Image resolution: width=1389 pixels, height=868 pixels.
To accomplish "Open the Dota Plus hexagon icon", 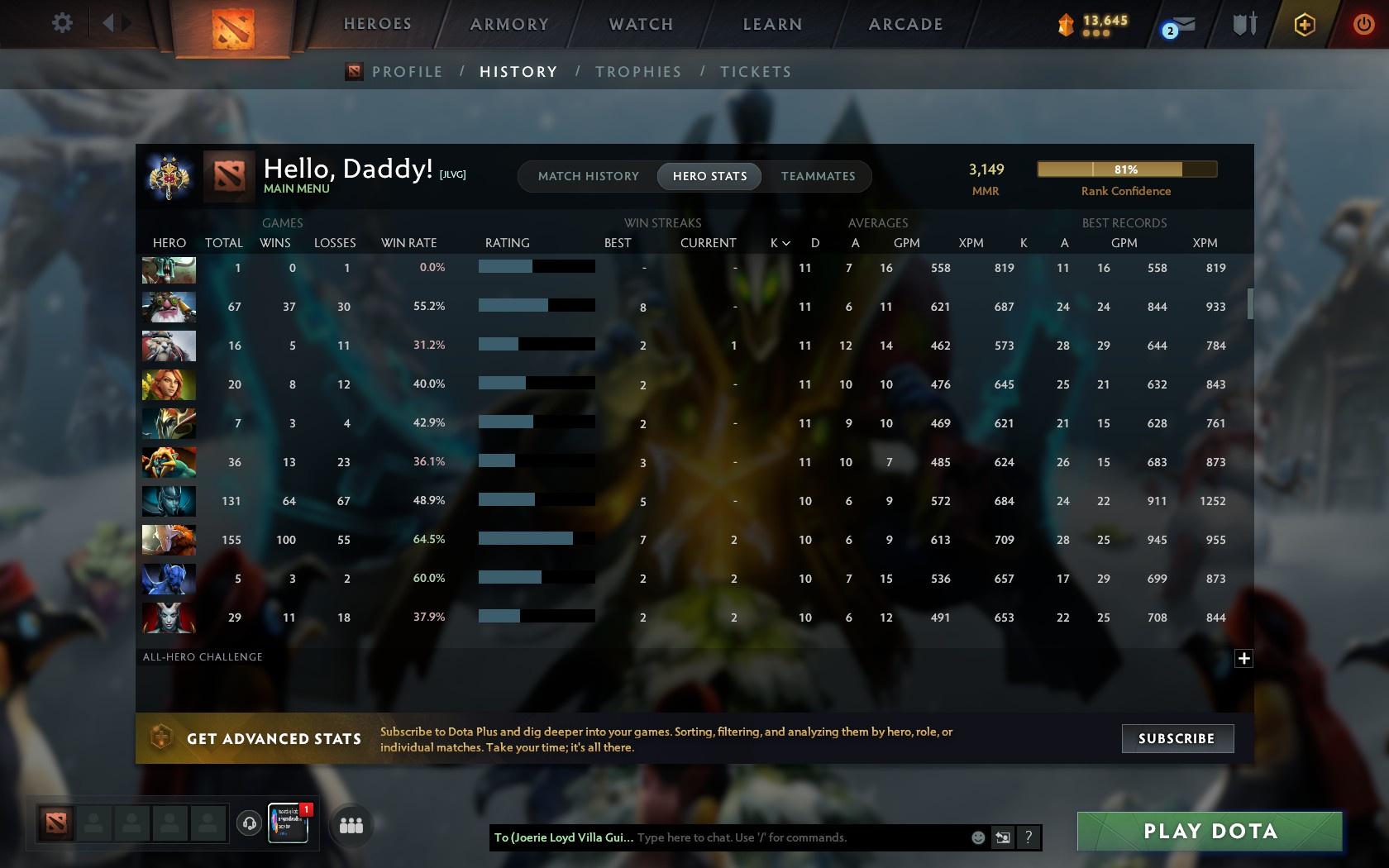I will point(1304,24).
